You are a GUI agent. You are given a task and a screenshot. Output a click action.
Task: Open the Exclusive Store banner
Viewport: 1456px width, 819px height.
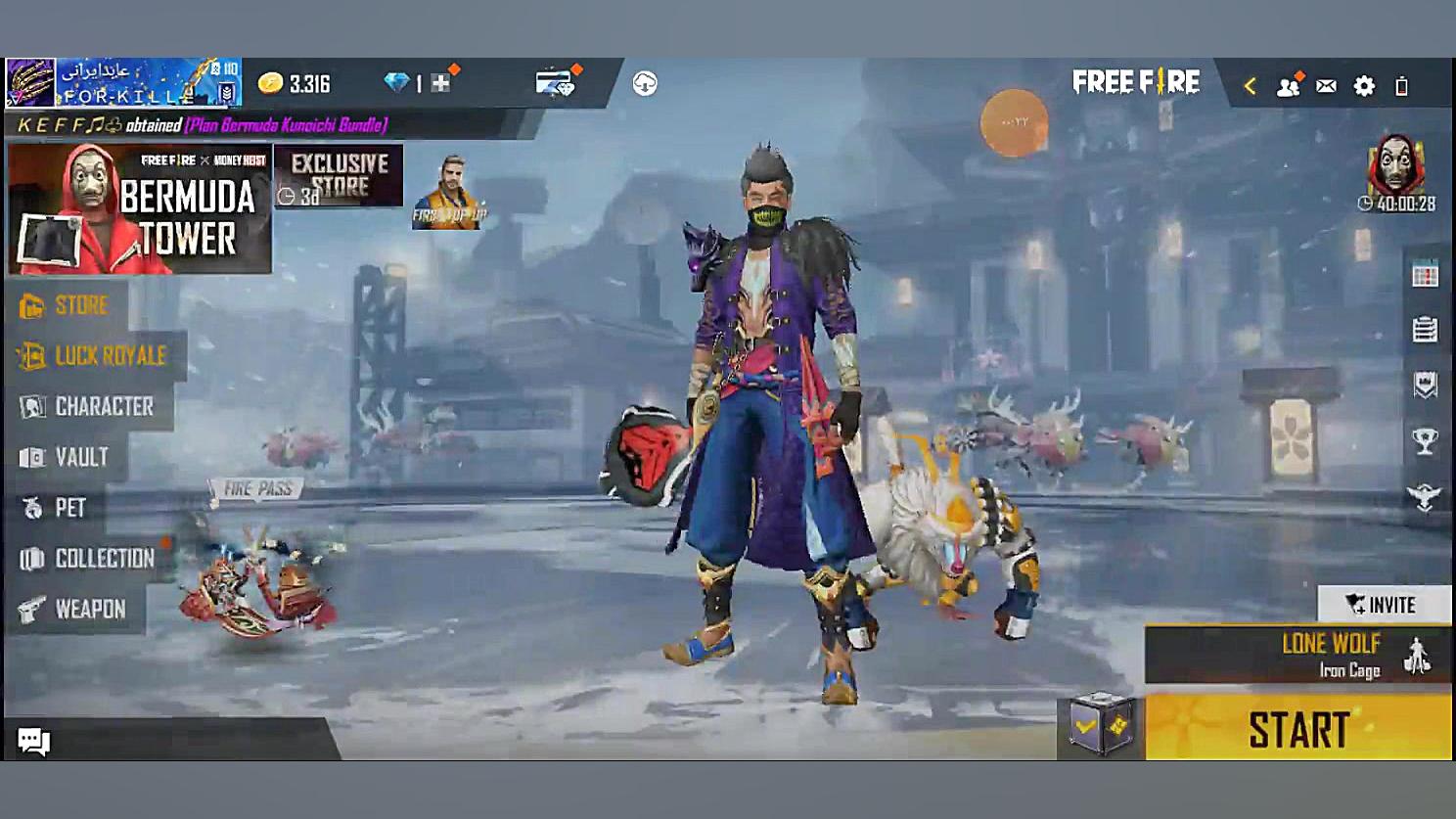point(339,176)
